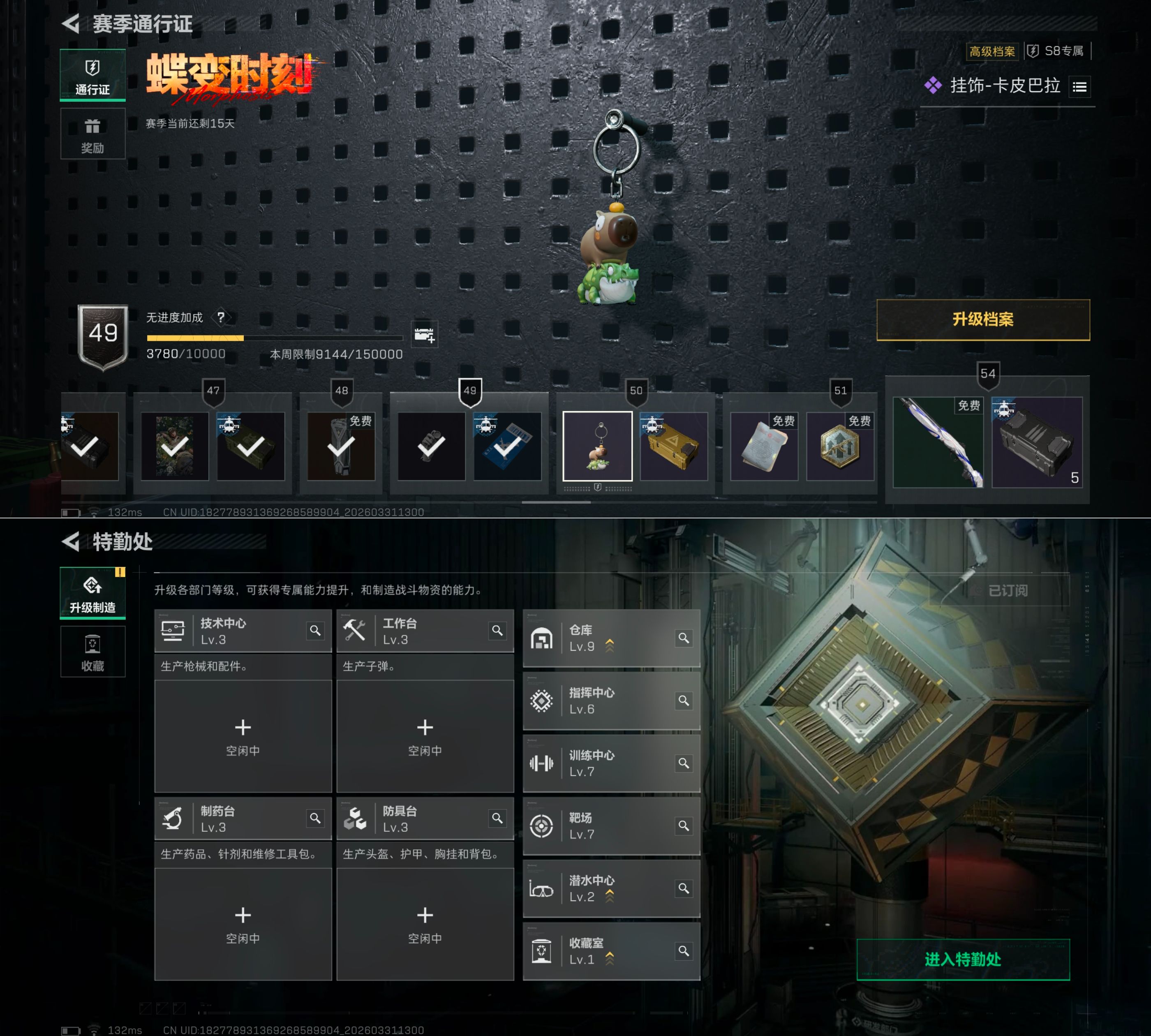Go back from the 赛季通行证 screen
The image size is (1151, 1036).
point(71,24)
